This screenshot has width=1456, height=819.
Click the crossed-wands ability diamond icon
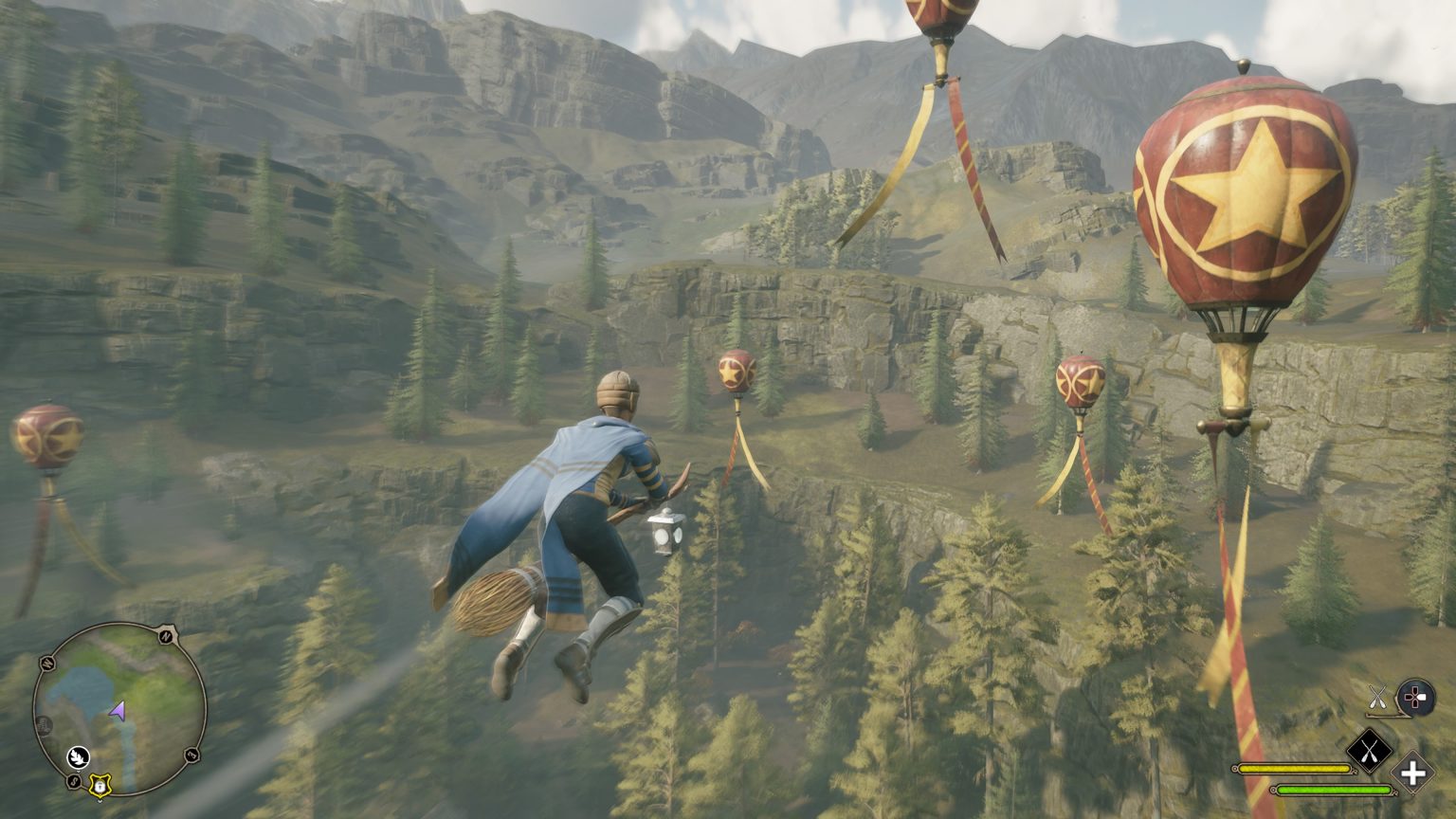(1370, 750)
